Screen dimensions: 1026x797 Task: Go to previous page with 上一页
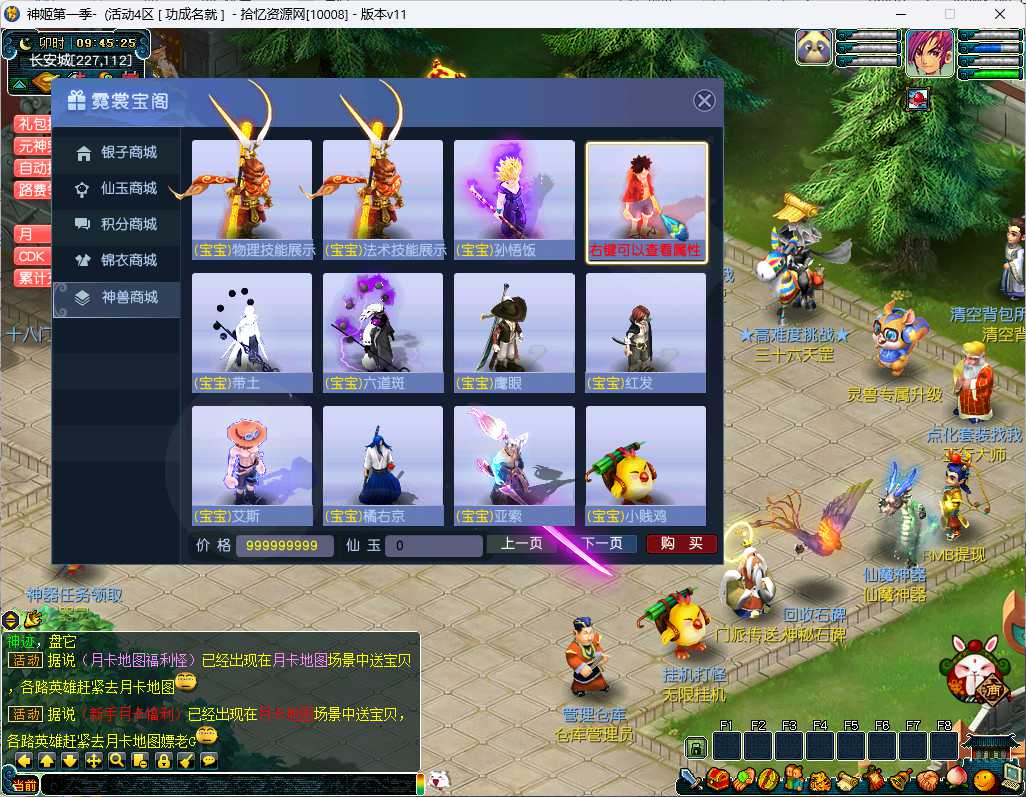tap(522, 544)
